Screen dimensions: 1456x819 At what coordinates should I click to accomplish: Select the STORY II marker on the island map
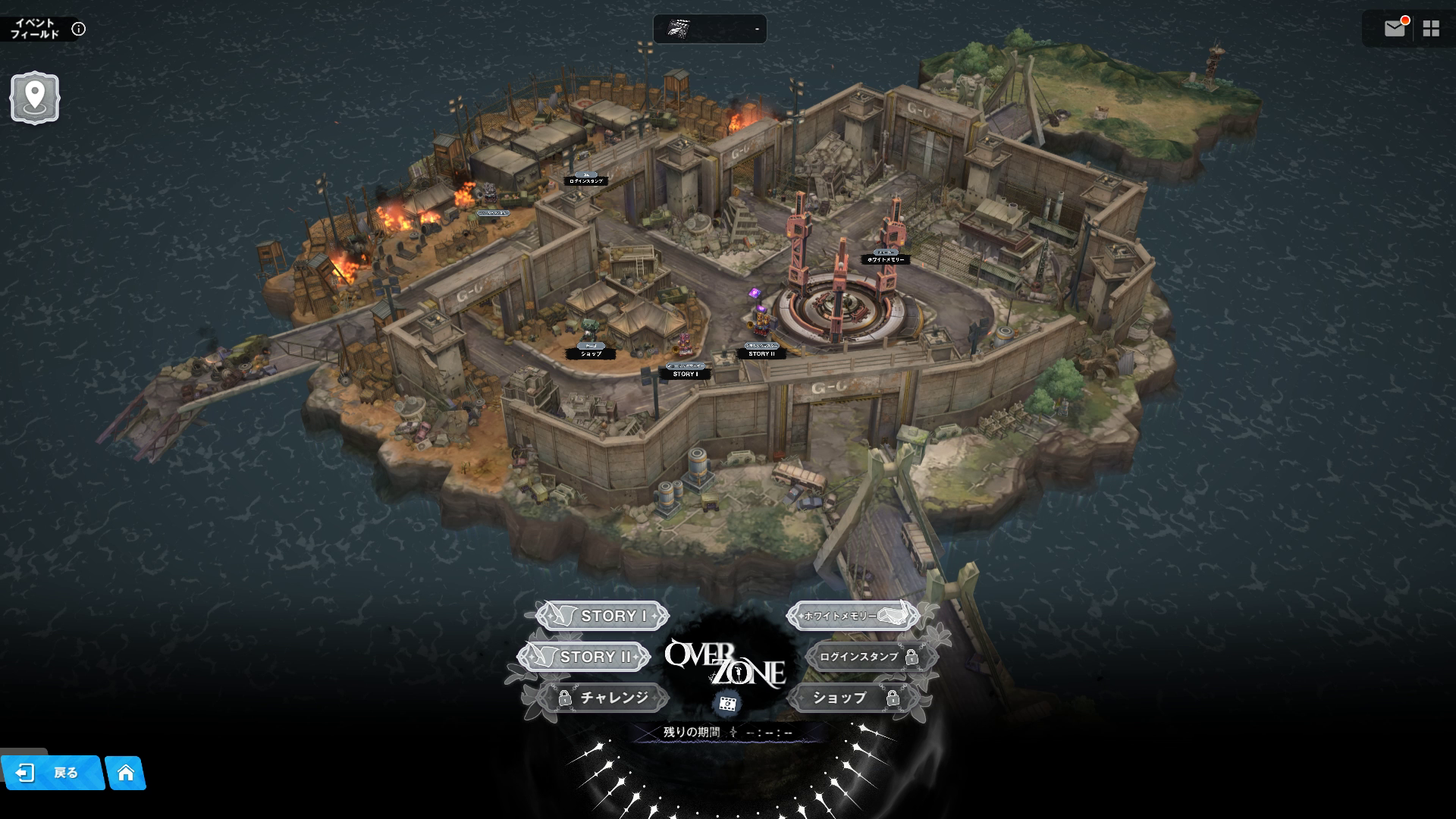(x=761, y=353)
